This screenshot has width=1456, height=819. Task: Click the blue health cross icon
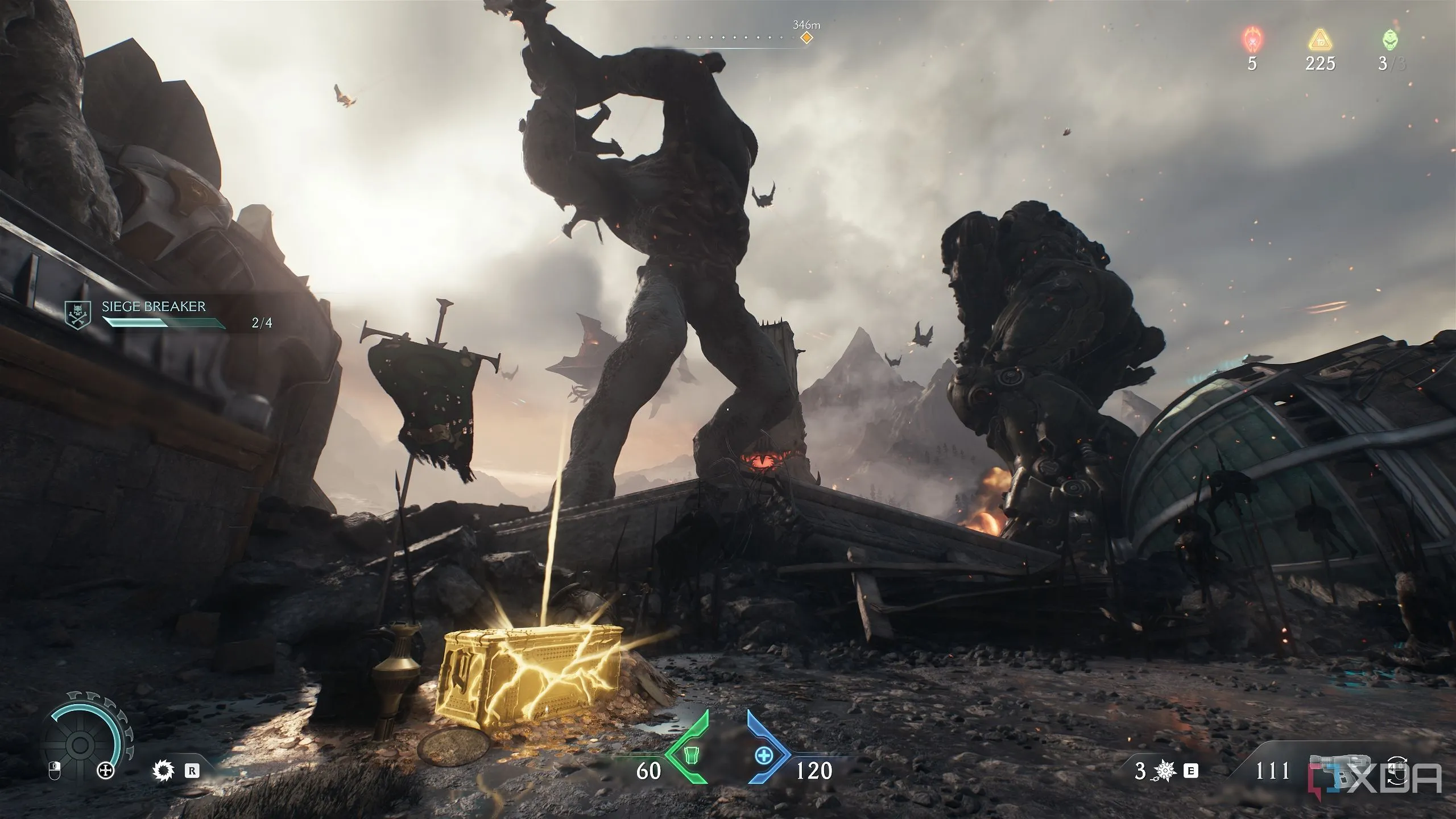(x=764, y=755)
